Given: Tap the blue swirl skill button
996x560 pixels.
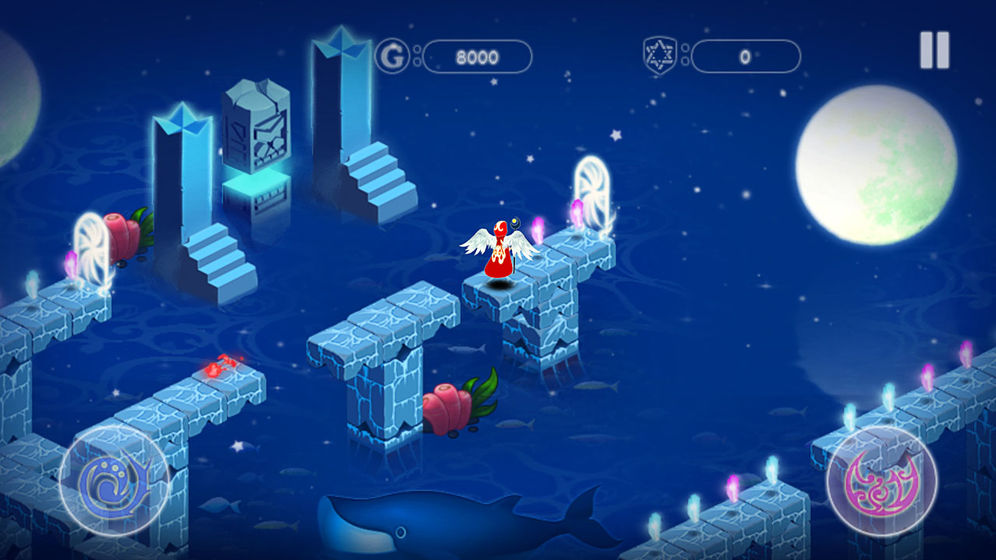Looking at the screenshot, I should (113, 481).
